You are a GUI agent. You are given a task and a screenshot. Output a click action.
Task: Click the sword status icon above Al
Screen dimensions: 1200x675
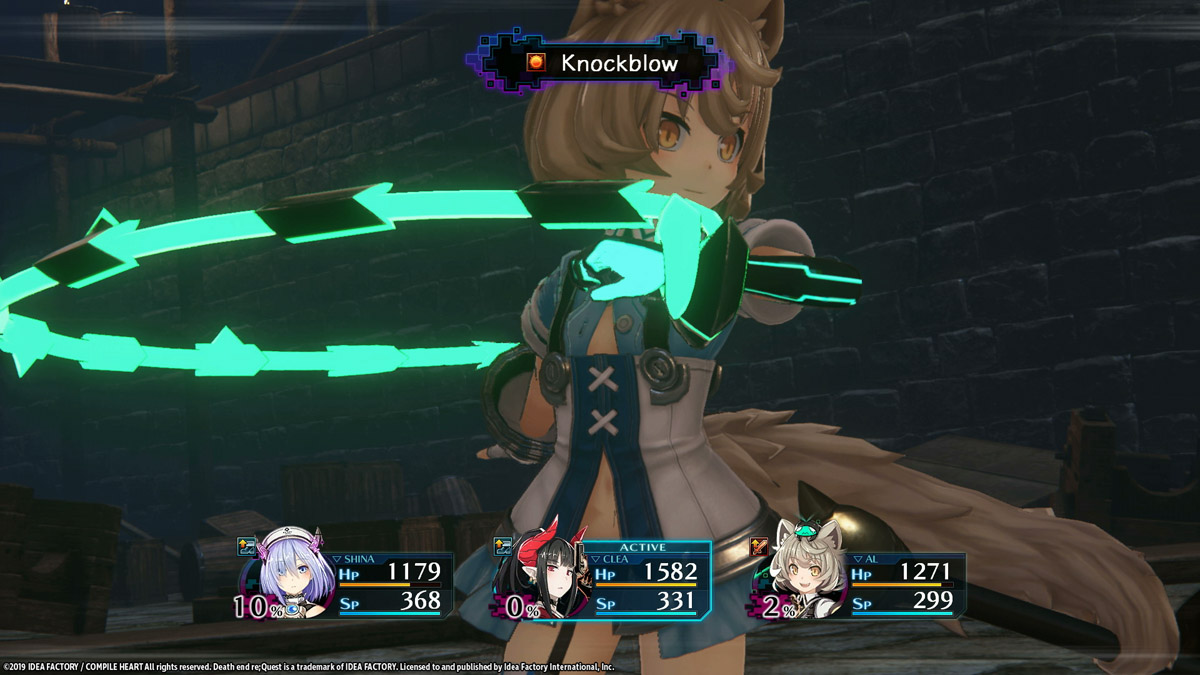pos(758,546)
